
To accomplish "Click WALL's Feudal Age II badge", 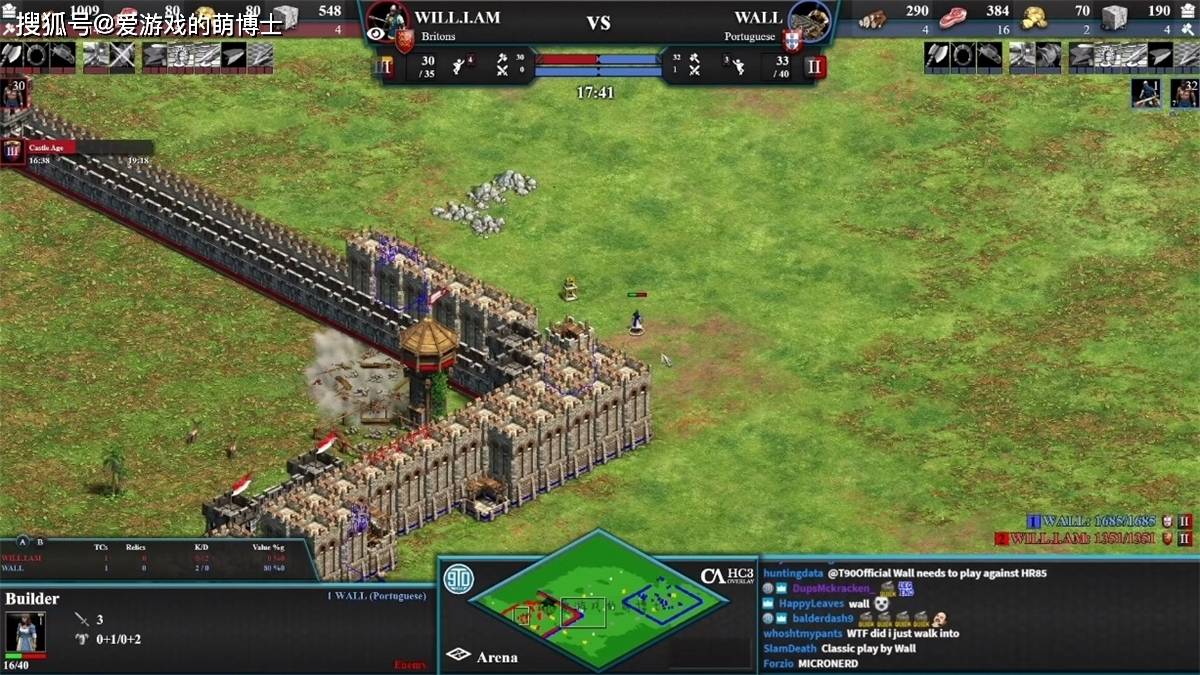I will tap(814, 67).
